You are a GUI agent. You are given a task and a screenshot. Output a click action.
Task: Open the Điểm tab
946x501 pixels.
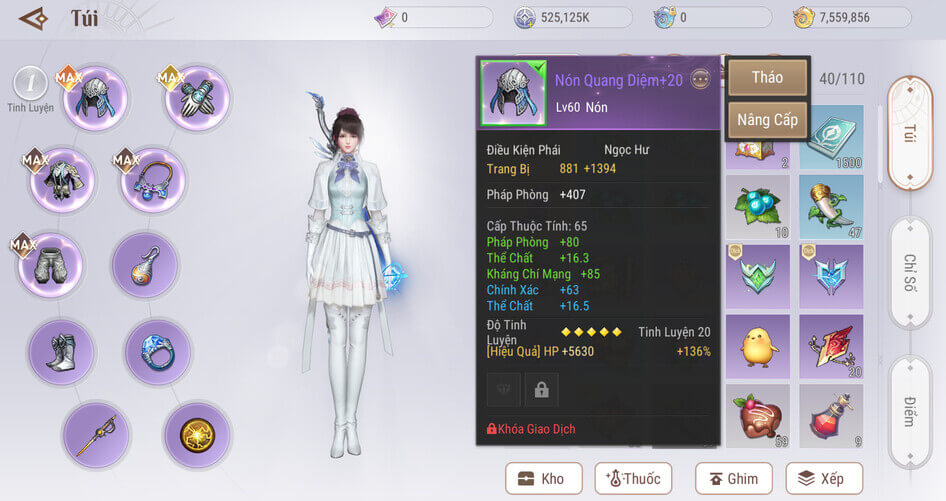(910, 410)
